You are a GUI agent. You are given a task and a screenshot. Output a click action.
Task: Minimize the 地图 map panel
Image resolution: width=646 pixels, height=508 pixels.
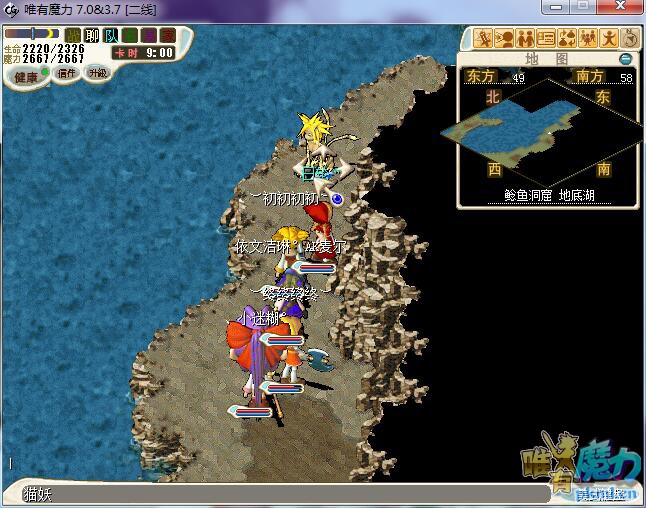click(x=625, y=59)
